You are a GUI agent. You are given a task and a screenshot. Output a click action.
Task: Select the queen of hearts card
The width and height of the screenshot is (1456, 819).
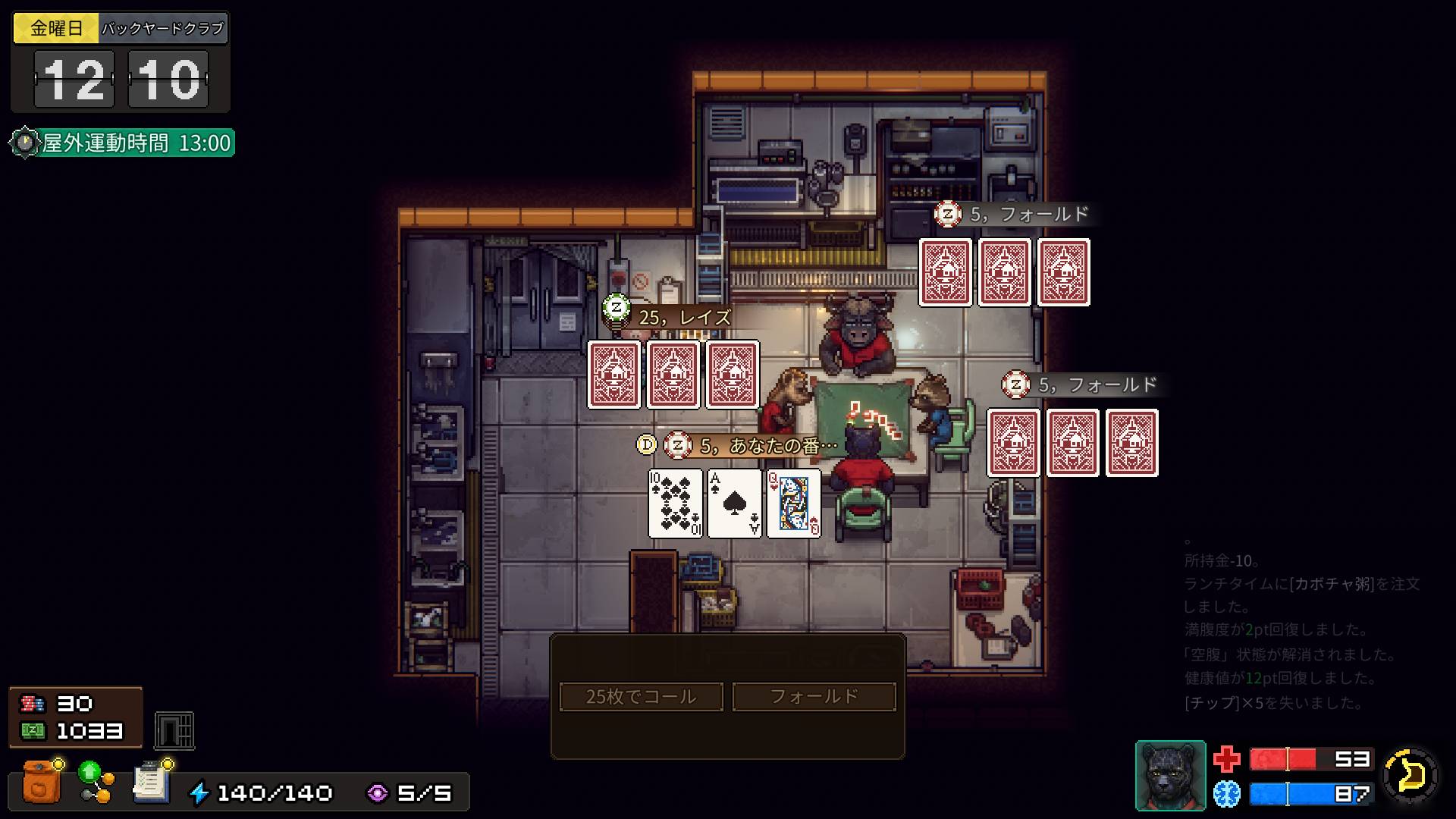click(793, 504)
